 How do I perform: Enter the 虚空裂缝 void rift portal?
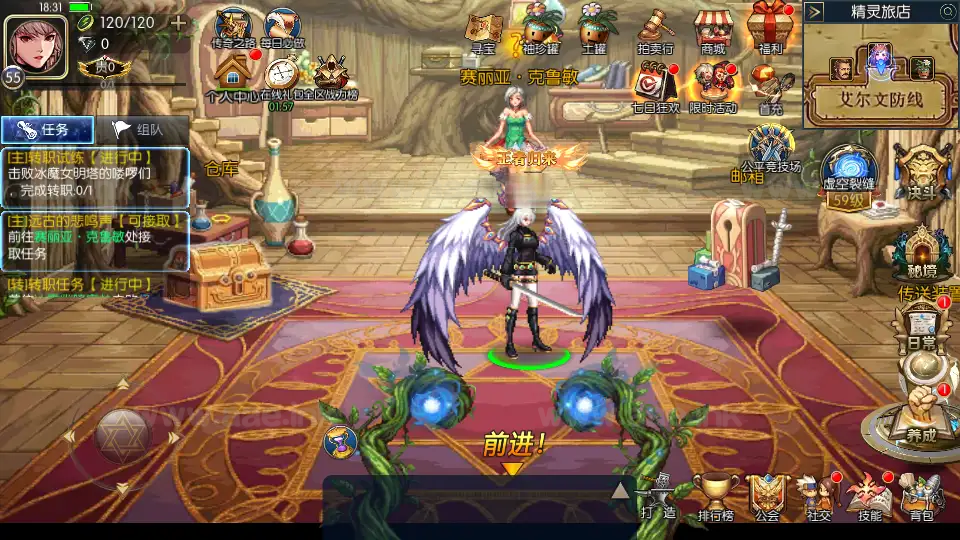pos(848,172)
